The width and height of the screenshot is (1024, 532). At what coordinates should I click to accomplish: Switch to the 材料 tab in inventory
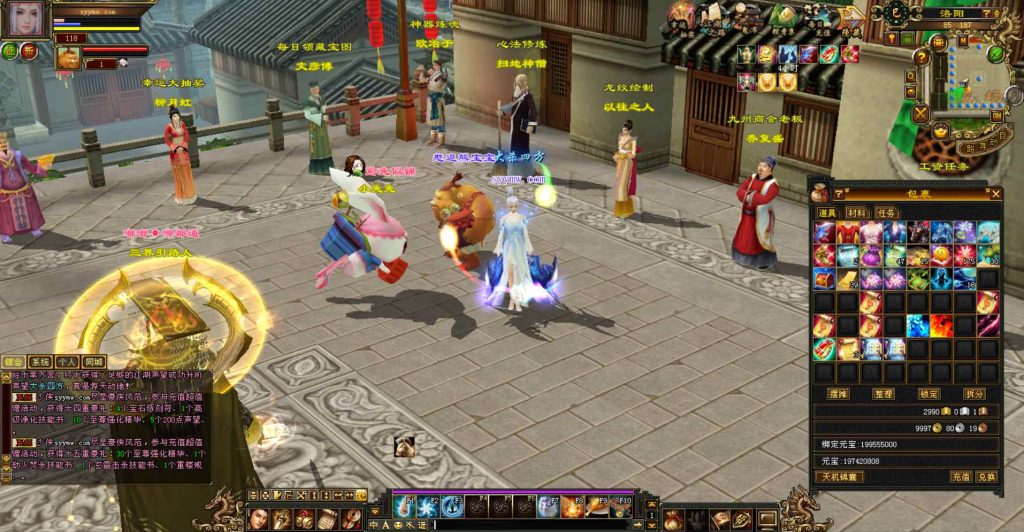pyautogui.click(x=857, y=213)
